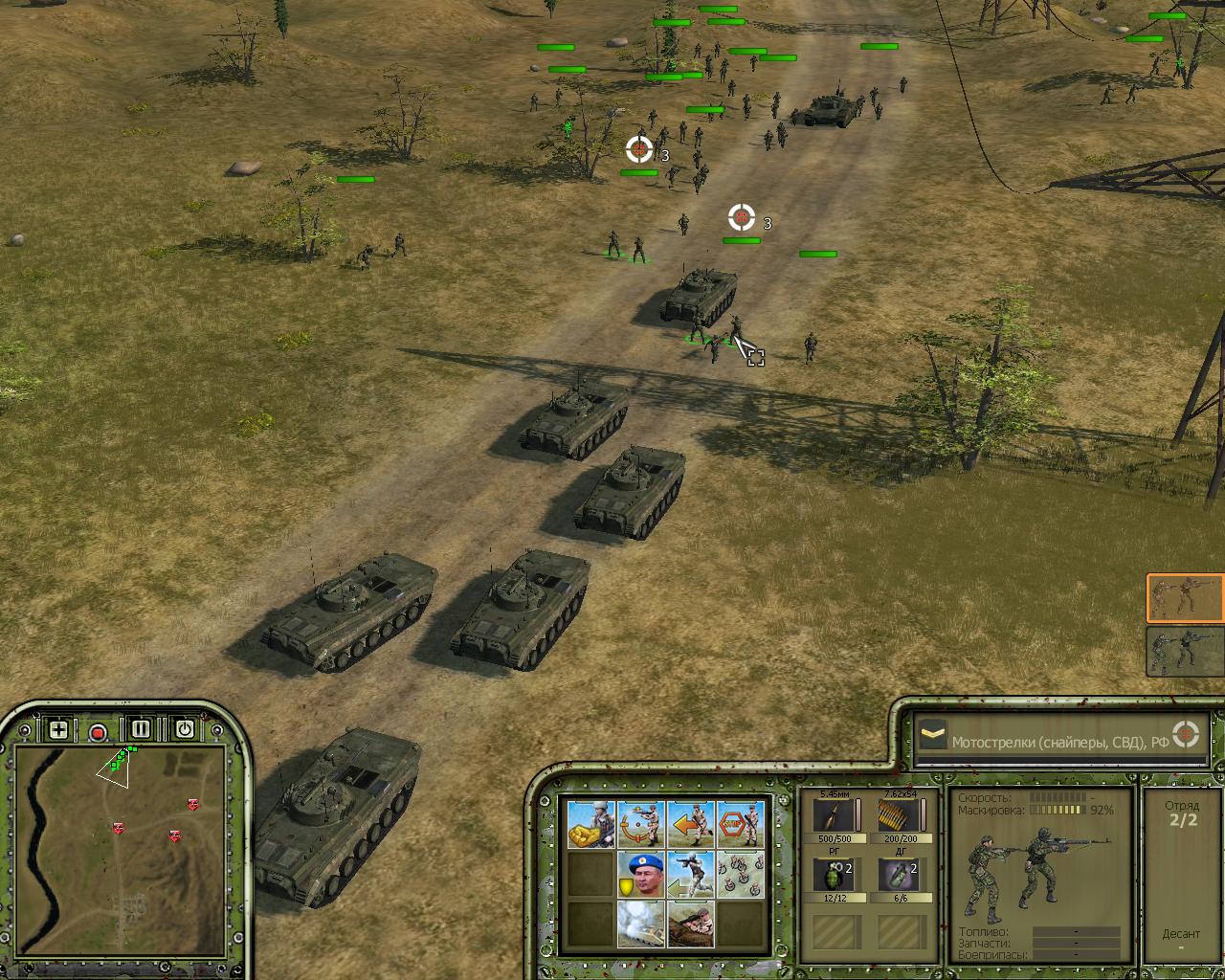The height and width of the screenshot is (980, 1225).
Task: Click on the minimap terrain view
Action: point(120,842)
